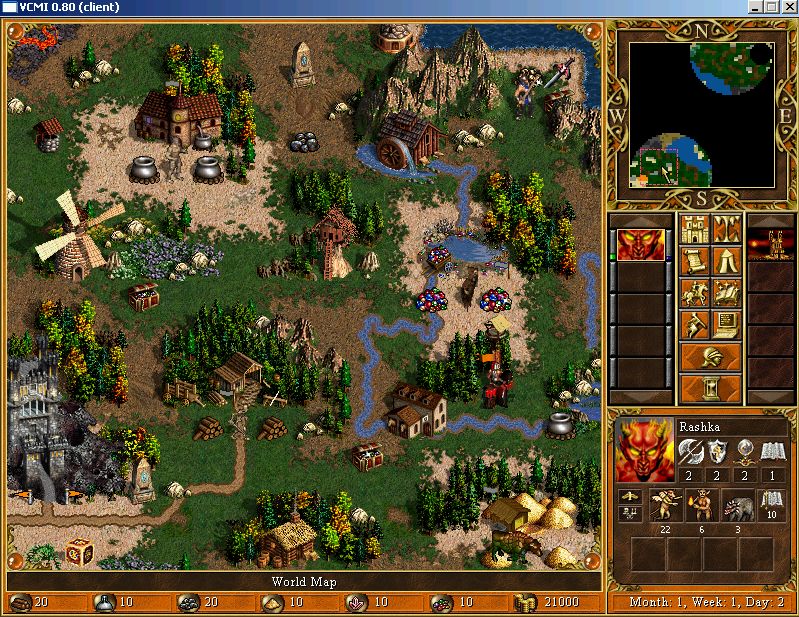Select the next hero (helmet button)
The width and height of the screenshot is (799, 617).
coord(710,356)
